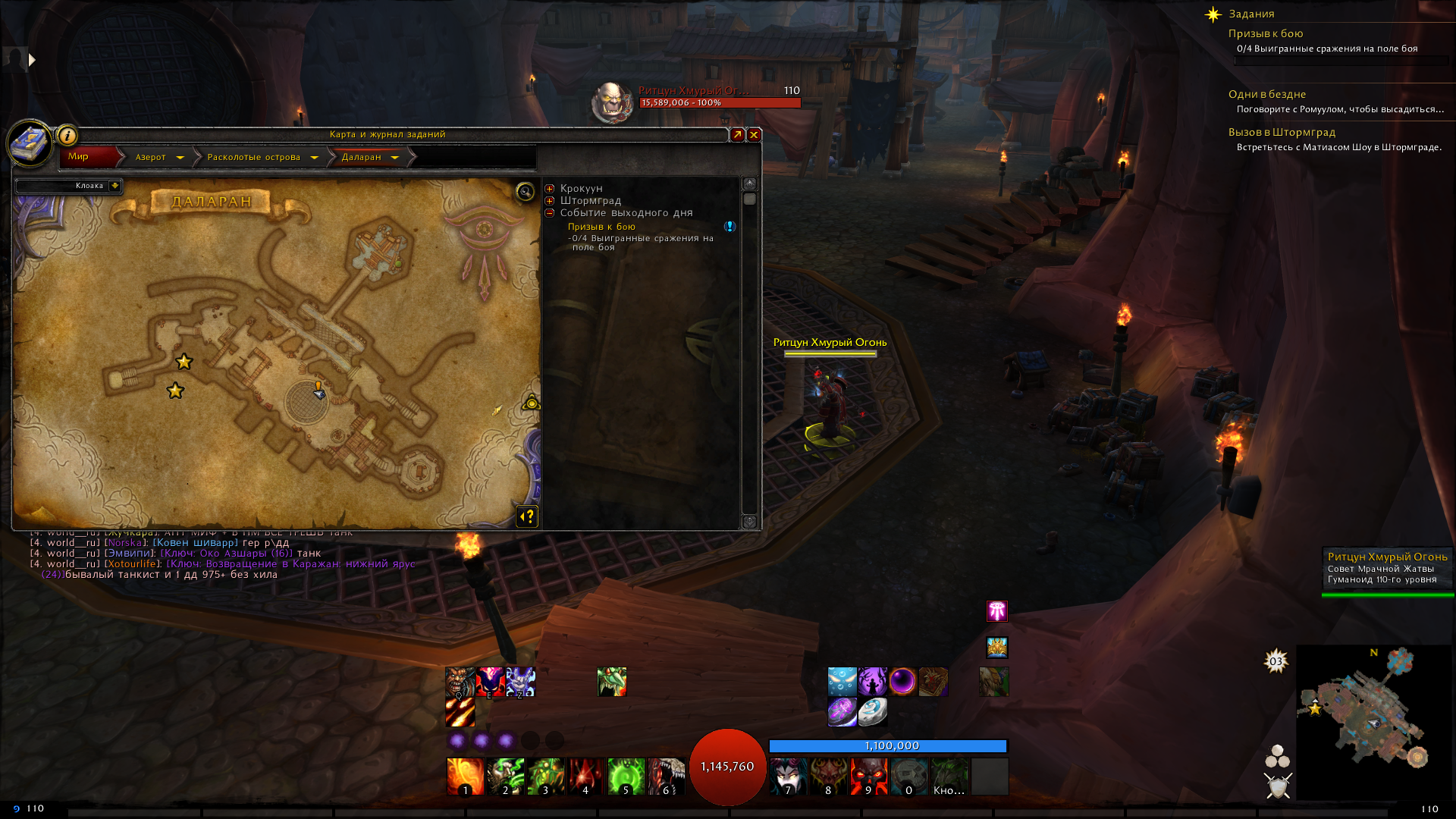Expand the Крокуун quest group

(x=550, y=189)
